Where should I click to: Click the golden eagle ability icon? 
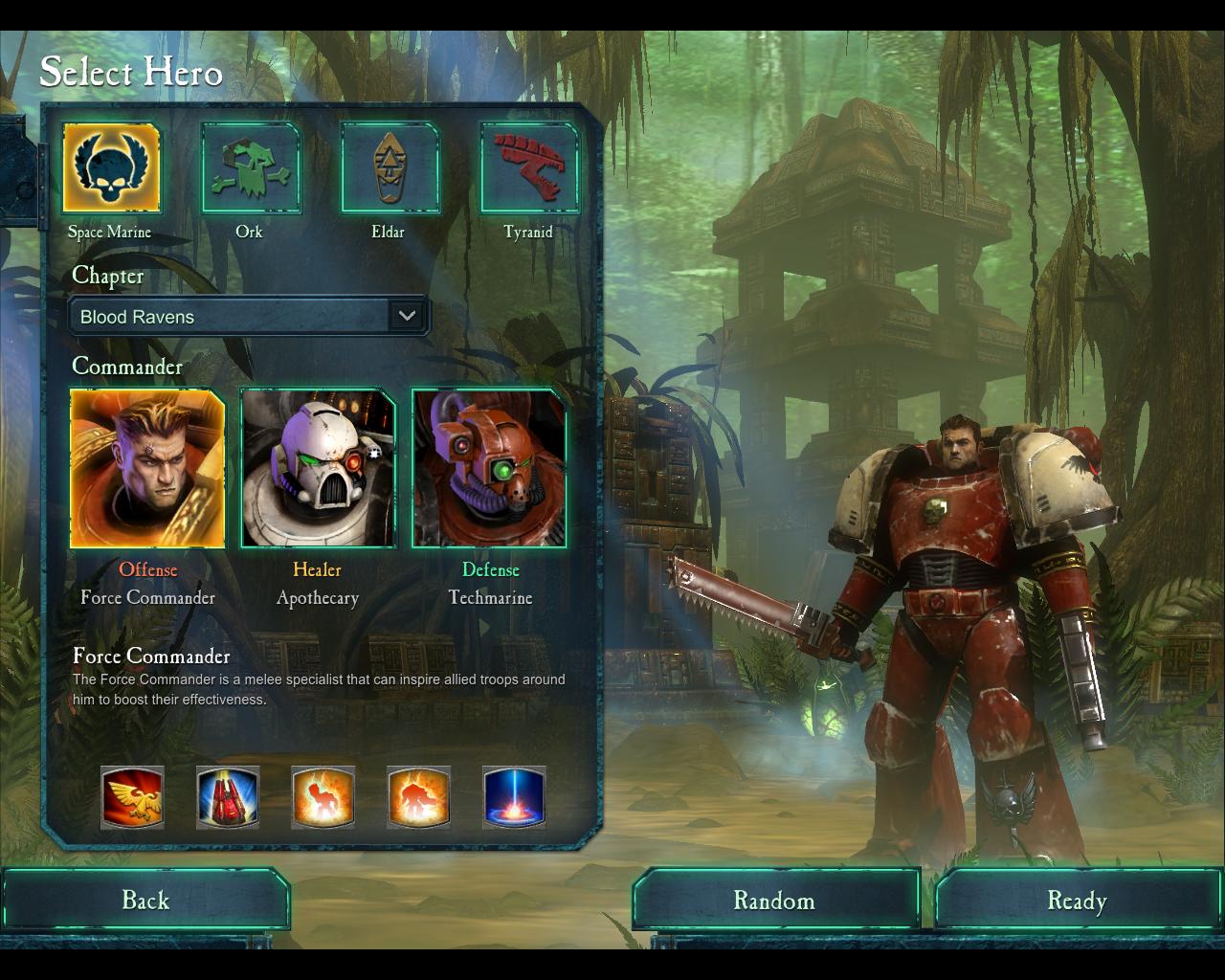click(x=132, y=797)
